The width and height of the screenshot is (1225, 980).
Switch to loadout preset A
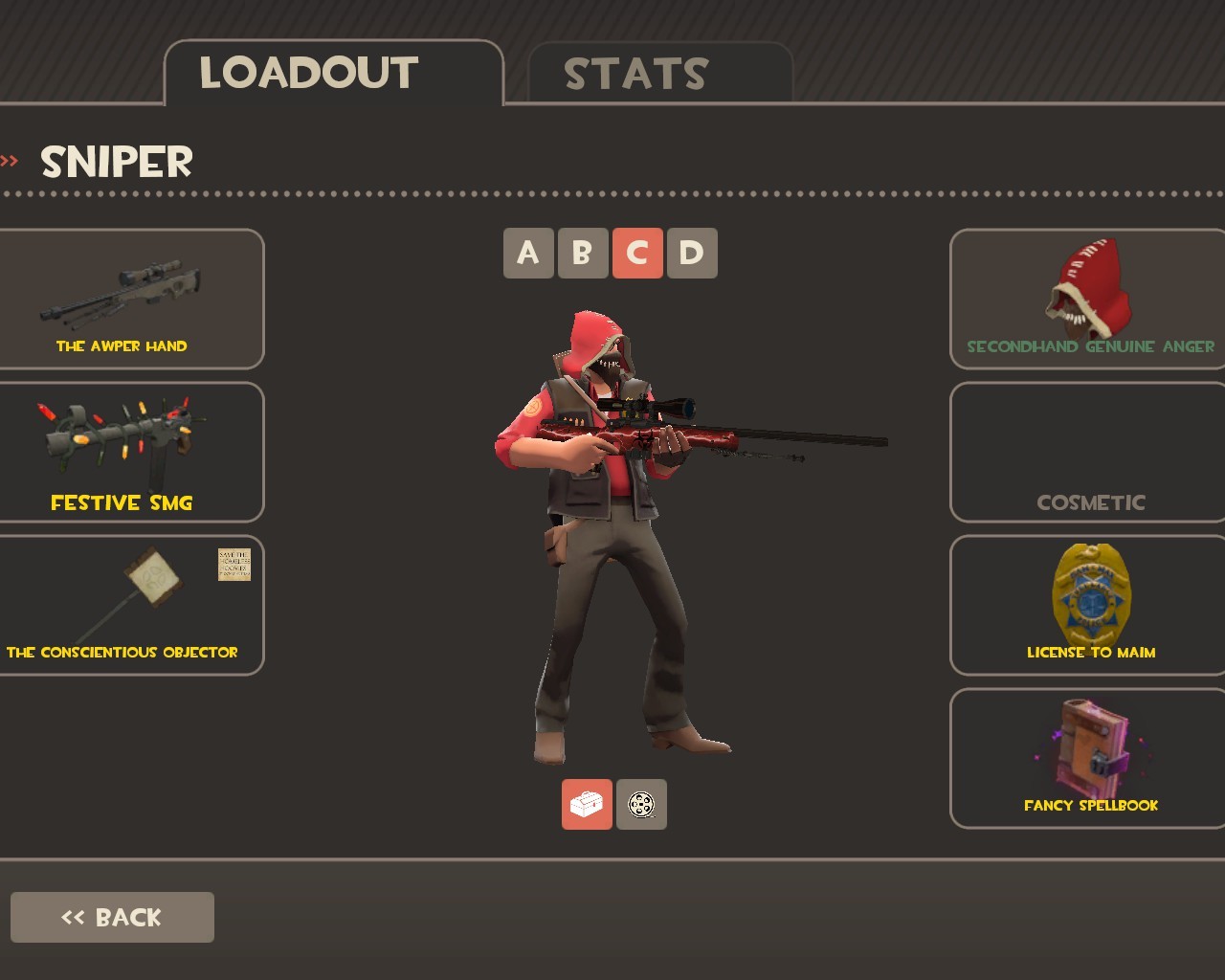click(x=528, y=253)
